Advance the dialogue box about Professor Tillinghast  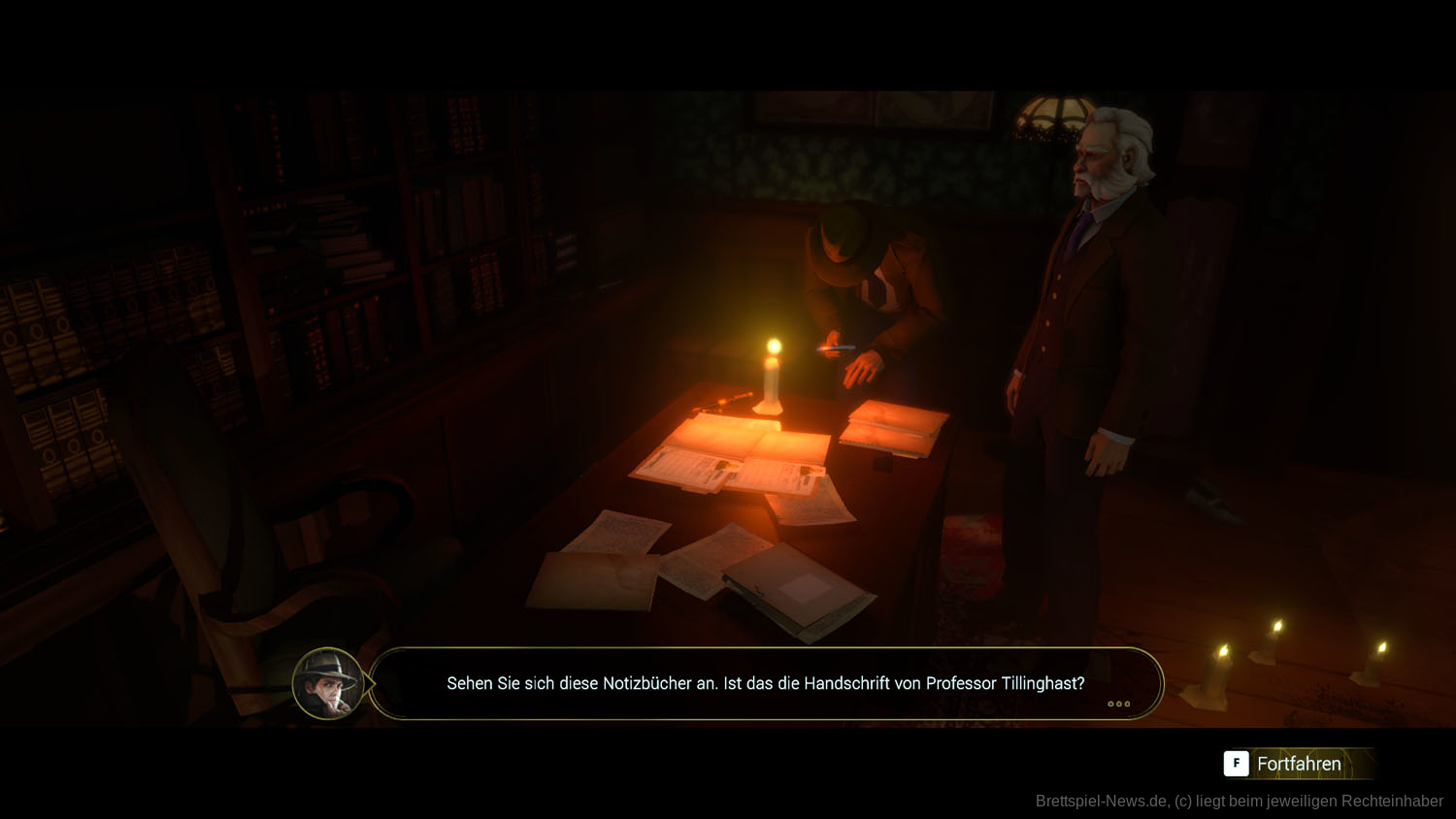click(1118, 704)
